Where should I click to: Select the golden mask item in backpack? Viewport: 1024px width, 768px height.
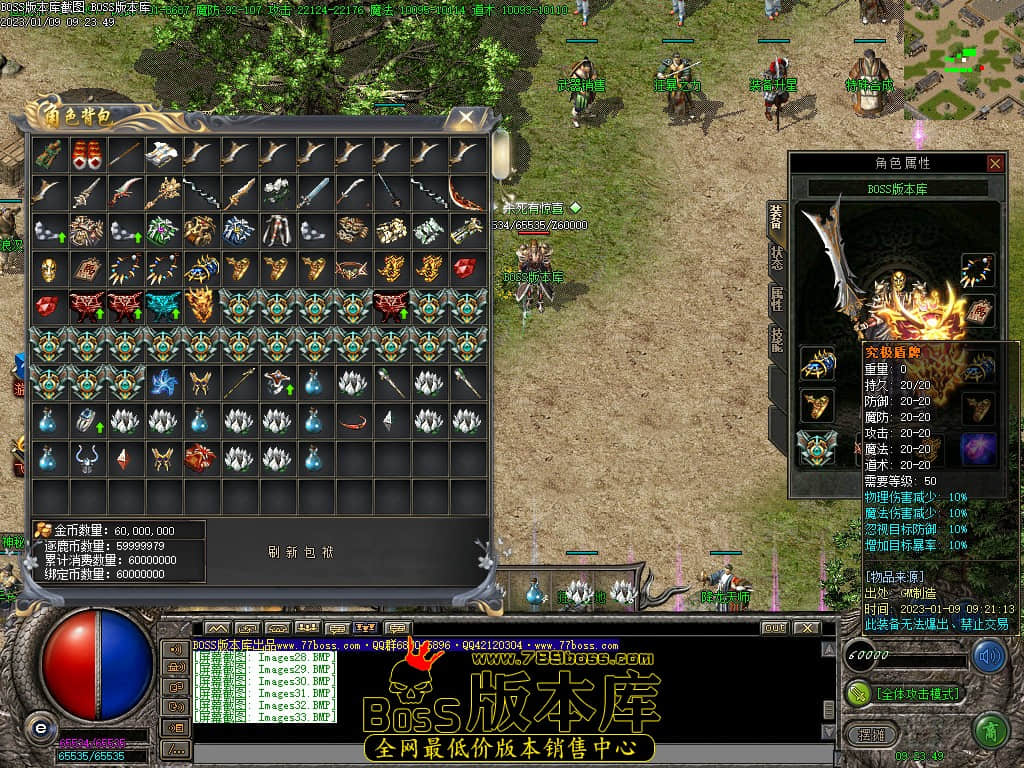pyautogui.click(x=48, y=268)
